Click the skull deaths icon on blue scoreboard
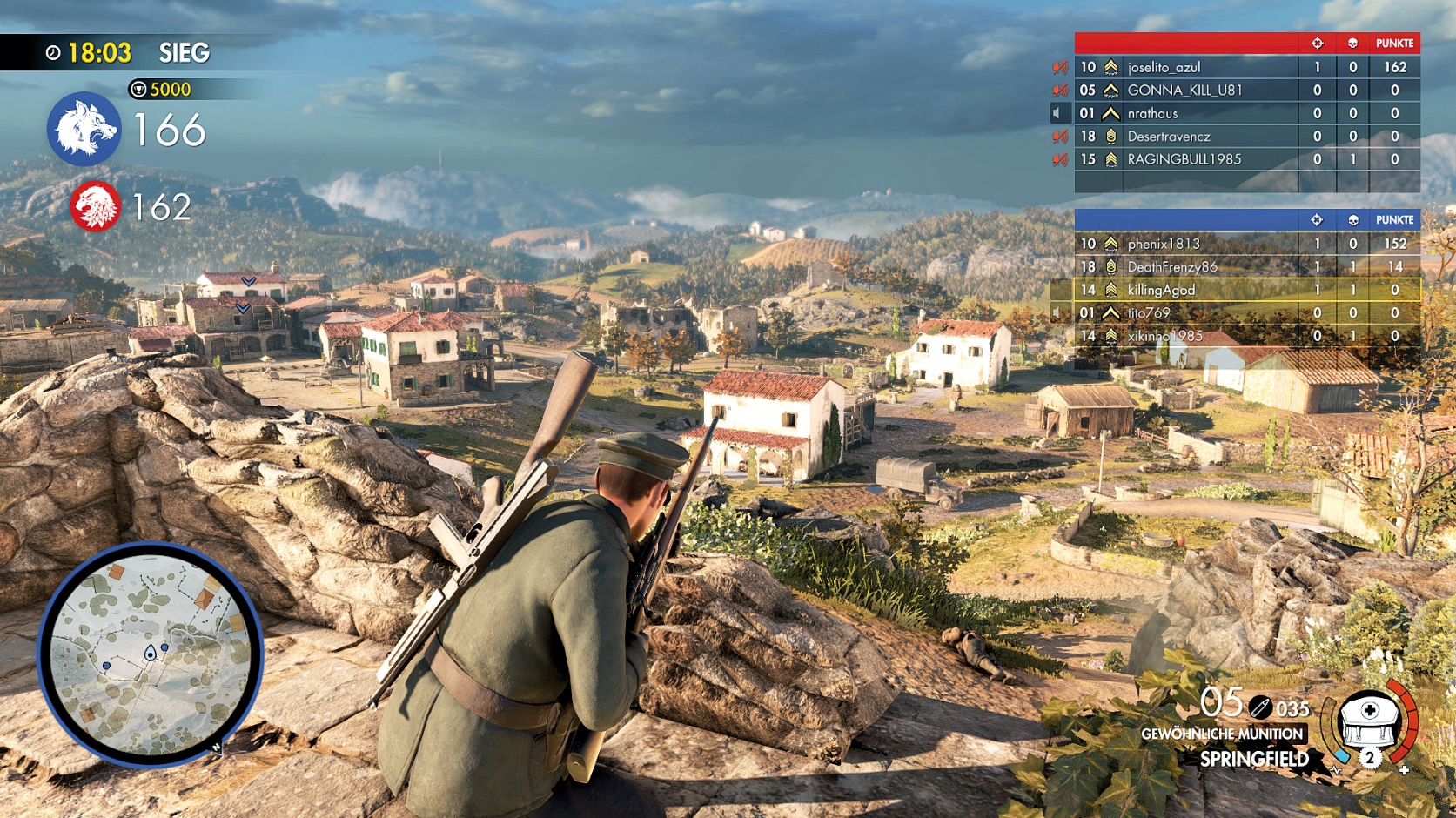Viewport: 1456px width, 818px height. click(1354, 221)
